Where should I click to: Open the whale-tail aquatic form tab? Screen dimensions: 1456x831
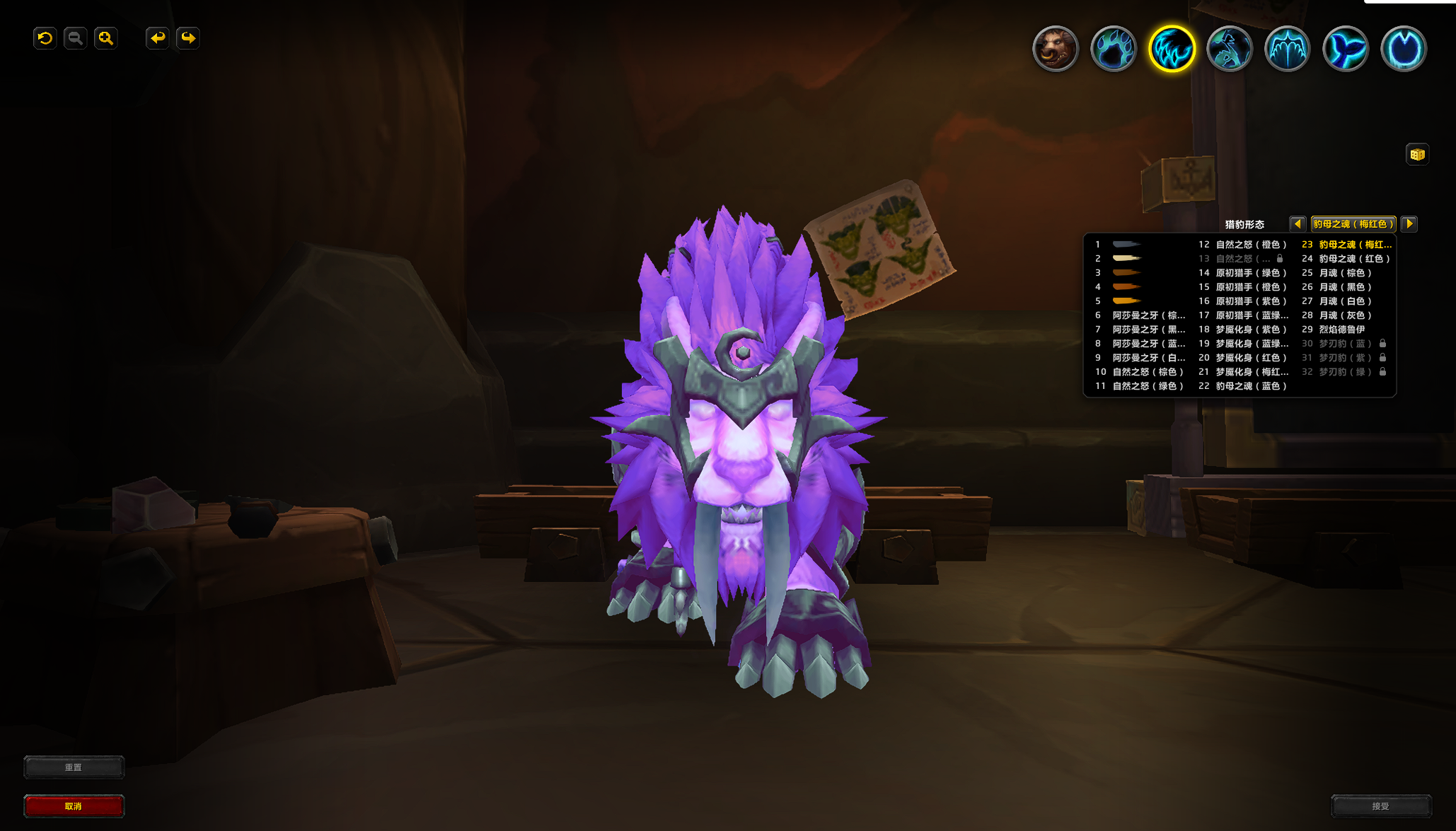pyautogui.click(x=1346, y=49)
